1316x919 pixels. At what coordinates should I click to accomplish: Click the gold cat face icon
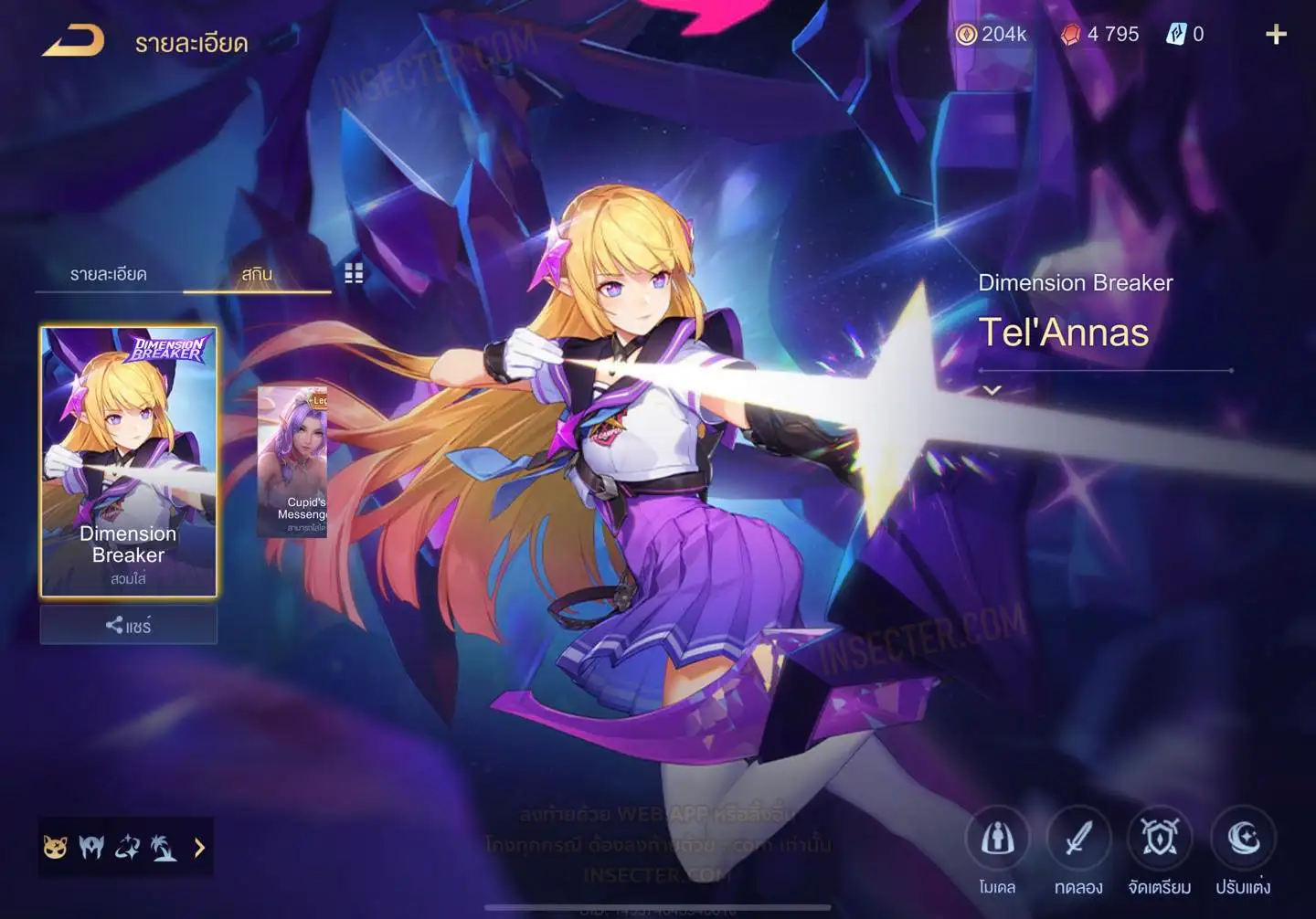pyautogui.click(x=56, y=848)
